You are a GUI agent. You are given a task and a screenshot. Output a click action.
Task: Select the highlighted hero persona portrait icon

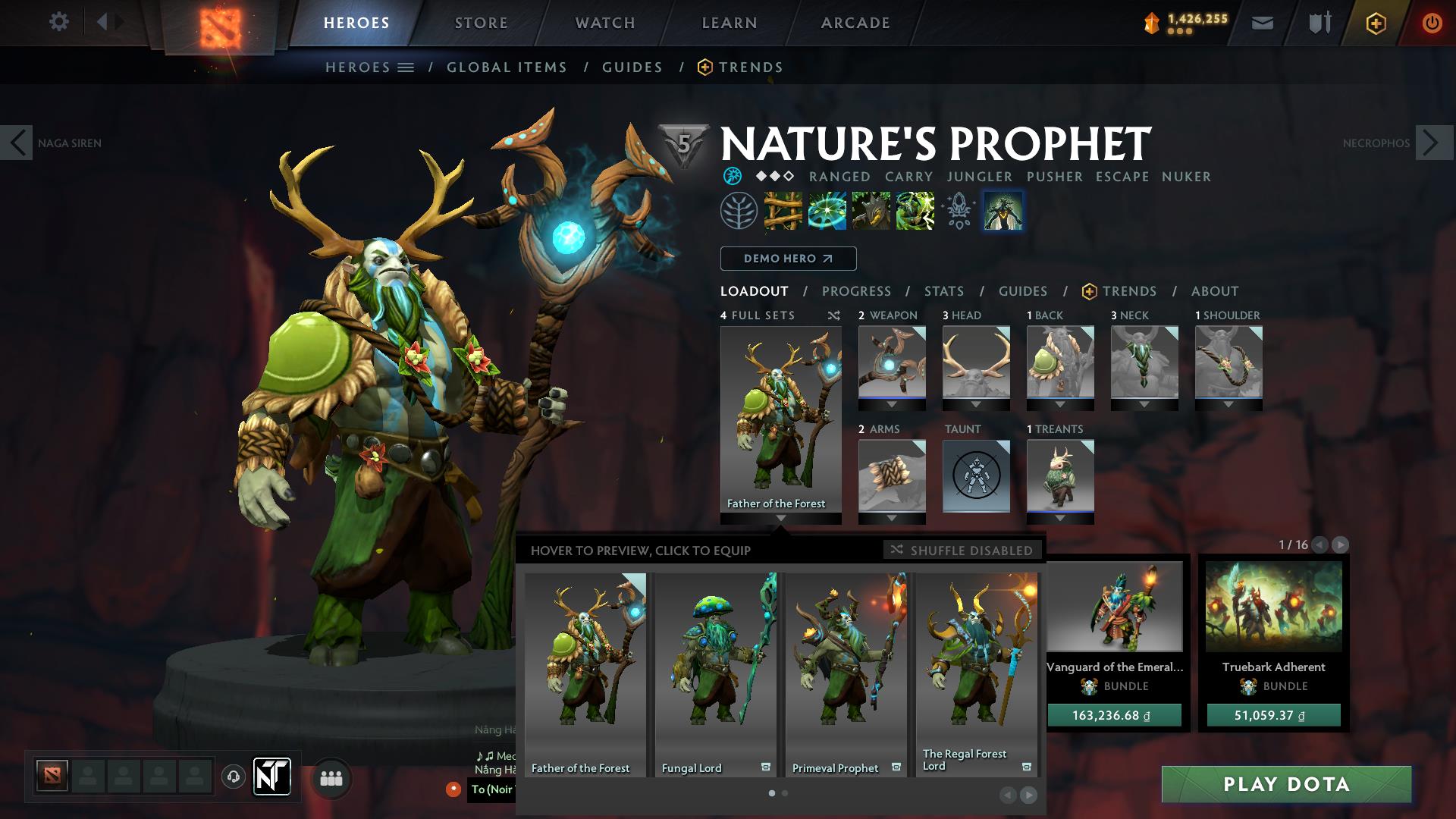pyautogui.click(x=1003, y=212)
